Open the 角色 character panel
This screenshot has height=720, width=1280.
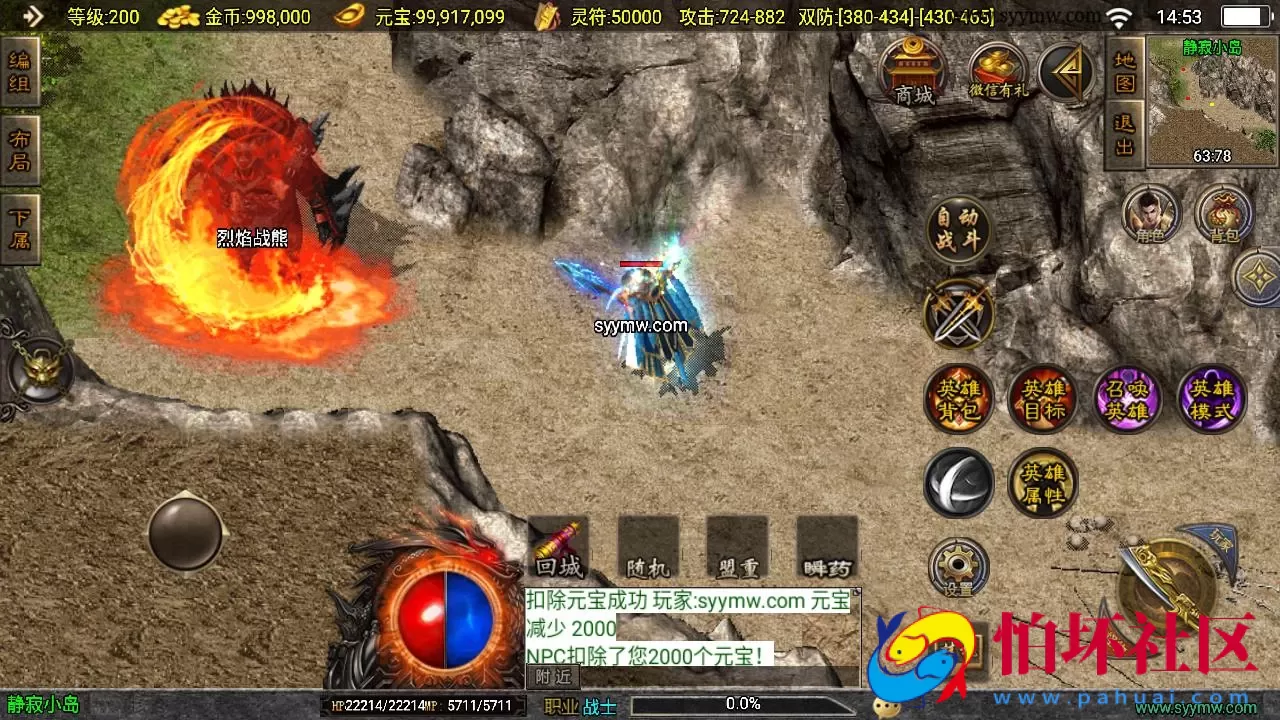pos(1152,213)
